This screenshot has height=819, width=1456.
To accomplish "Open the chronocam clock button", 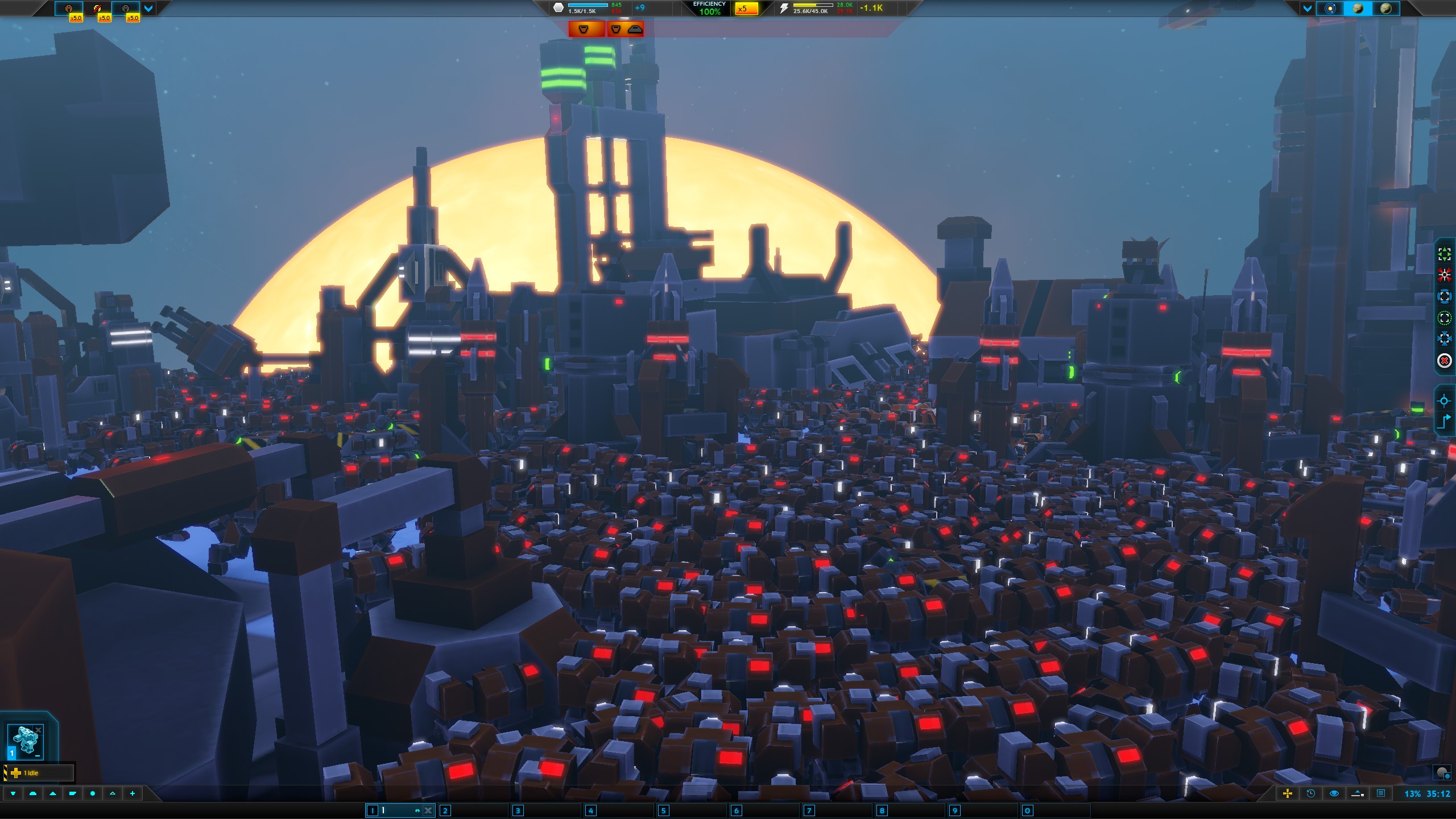I will (1311, 793).
